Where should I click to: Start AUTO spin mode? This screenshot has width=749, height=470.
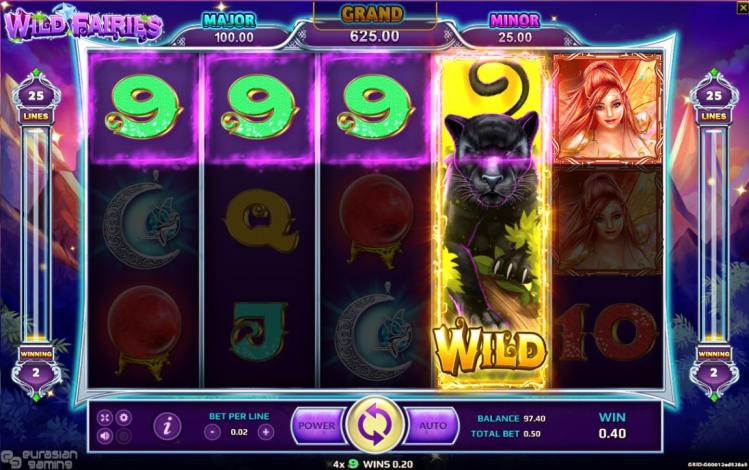tap(433, 426)
